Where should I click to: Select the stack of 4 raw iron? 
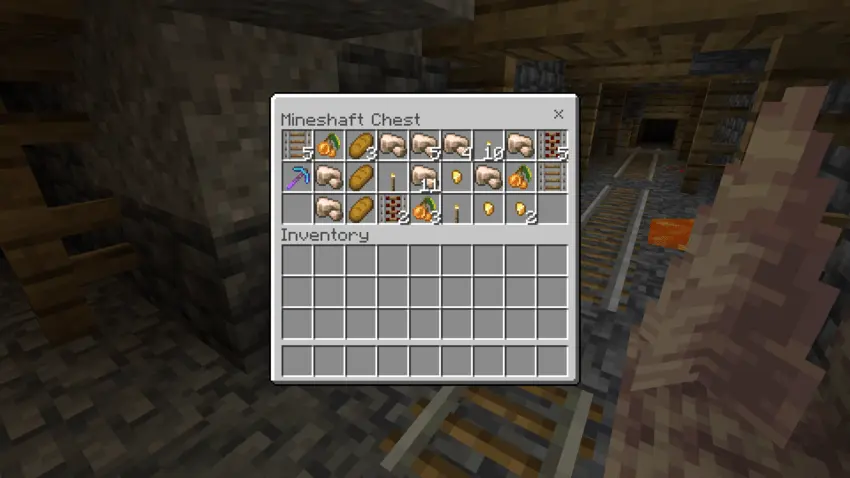pos(457,146)
